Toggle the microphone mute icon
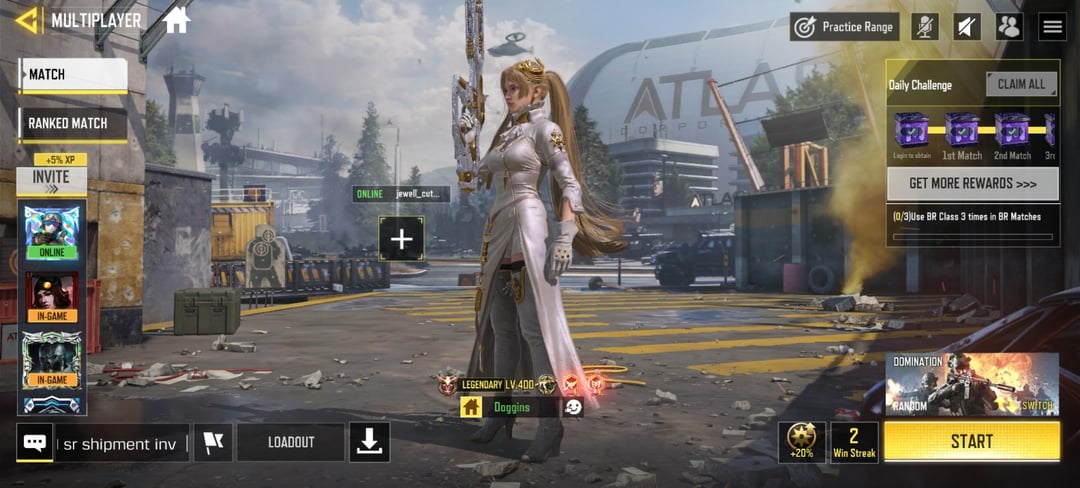The width and height of the screenshot is (1080, 488). (x=925, y=27)
